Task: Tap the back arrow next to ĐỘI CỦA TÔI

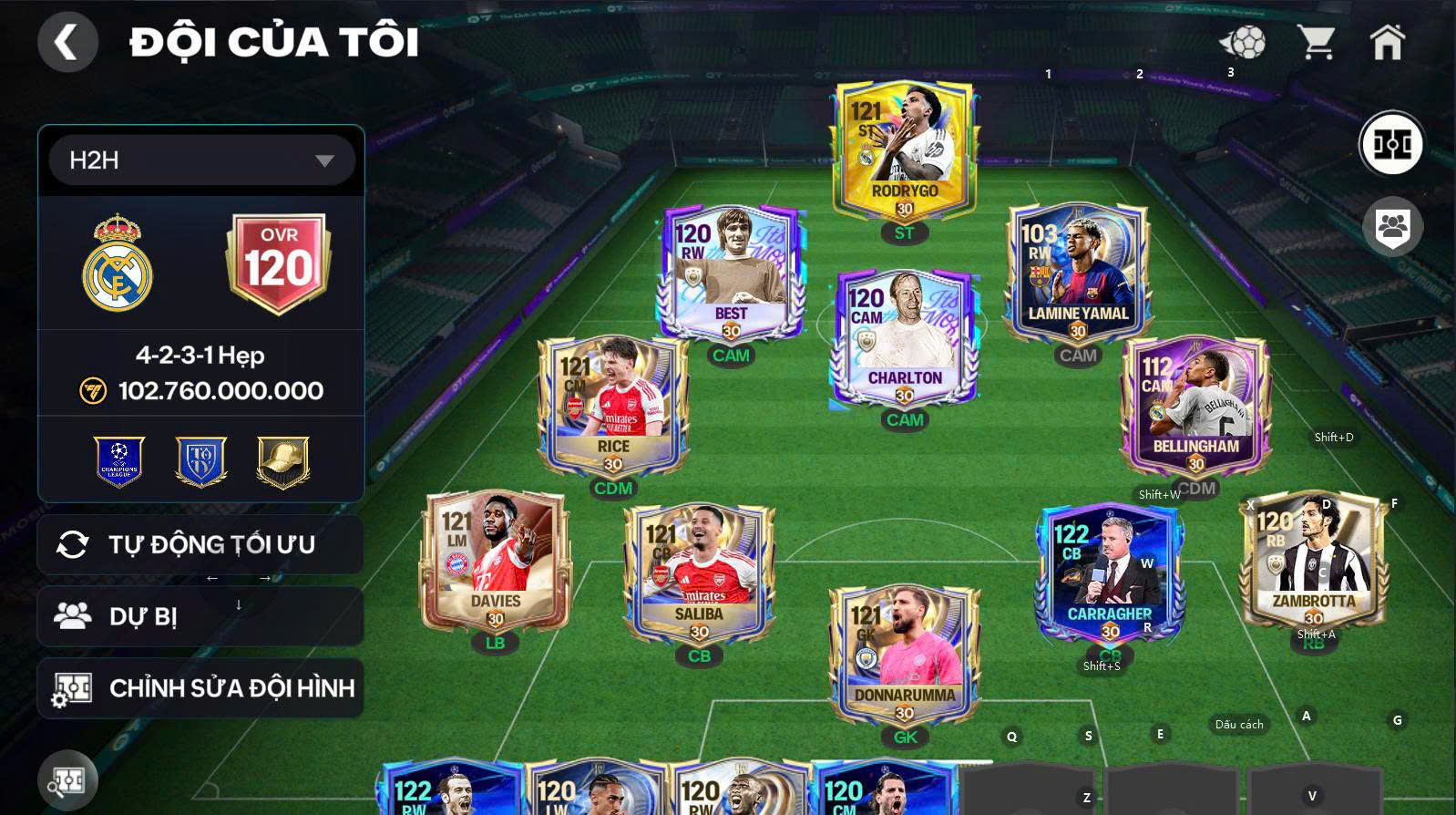Action: click(67, 42)
